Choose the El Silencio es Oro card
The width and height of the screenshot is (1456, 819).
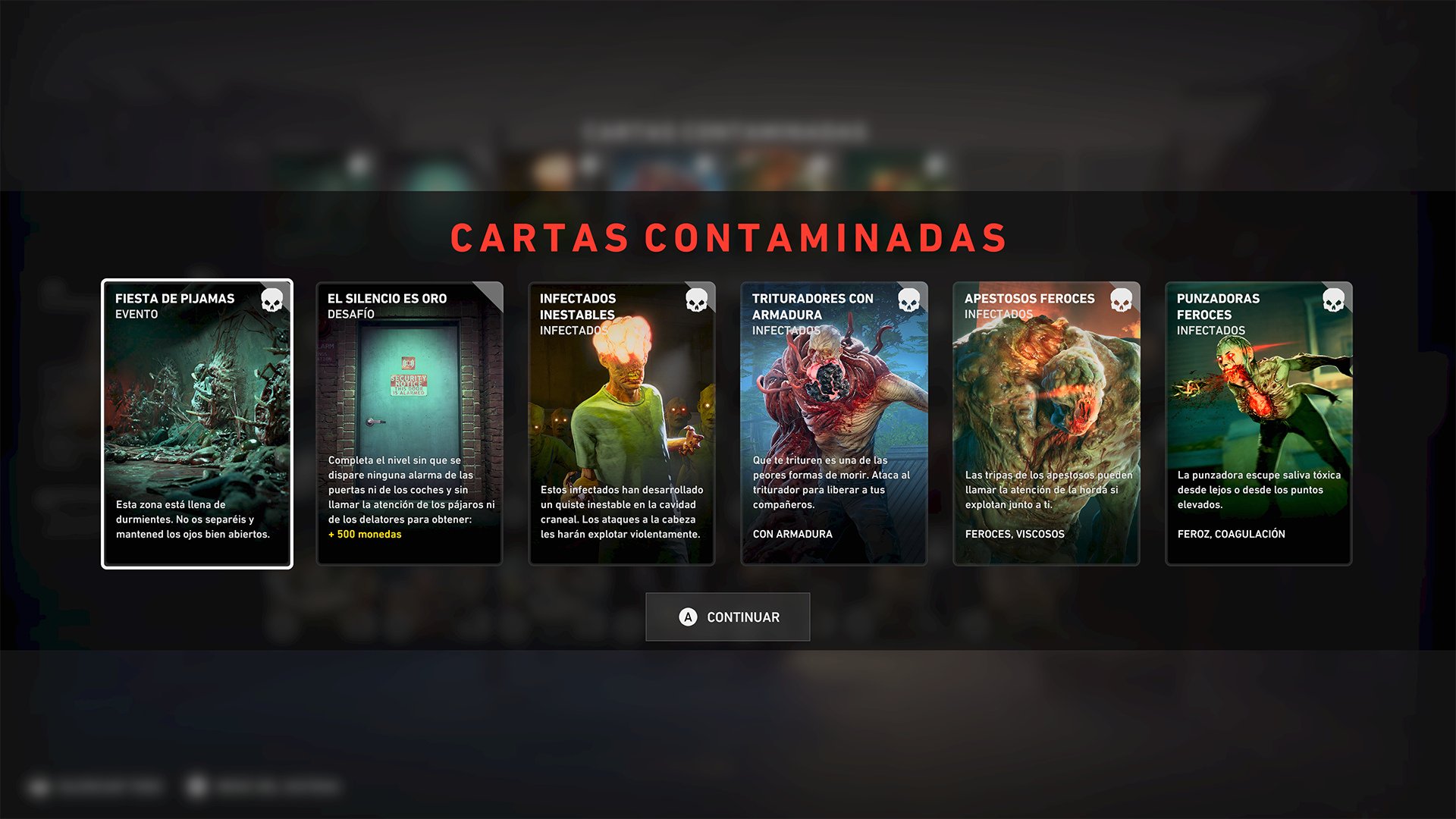(x=409, y=423)
